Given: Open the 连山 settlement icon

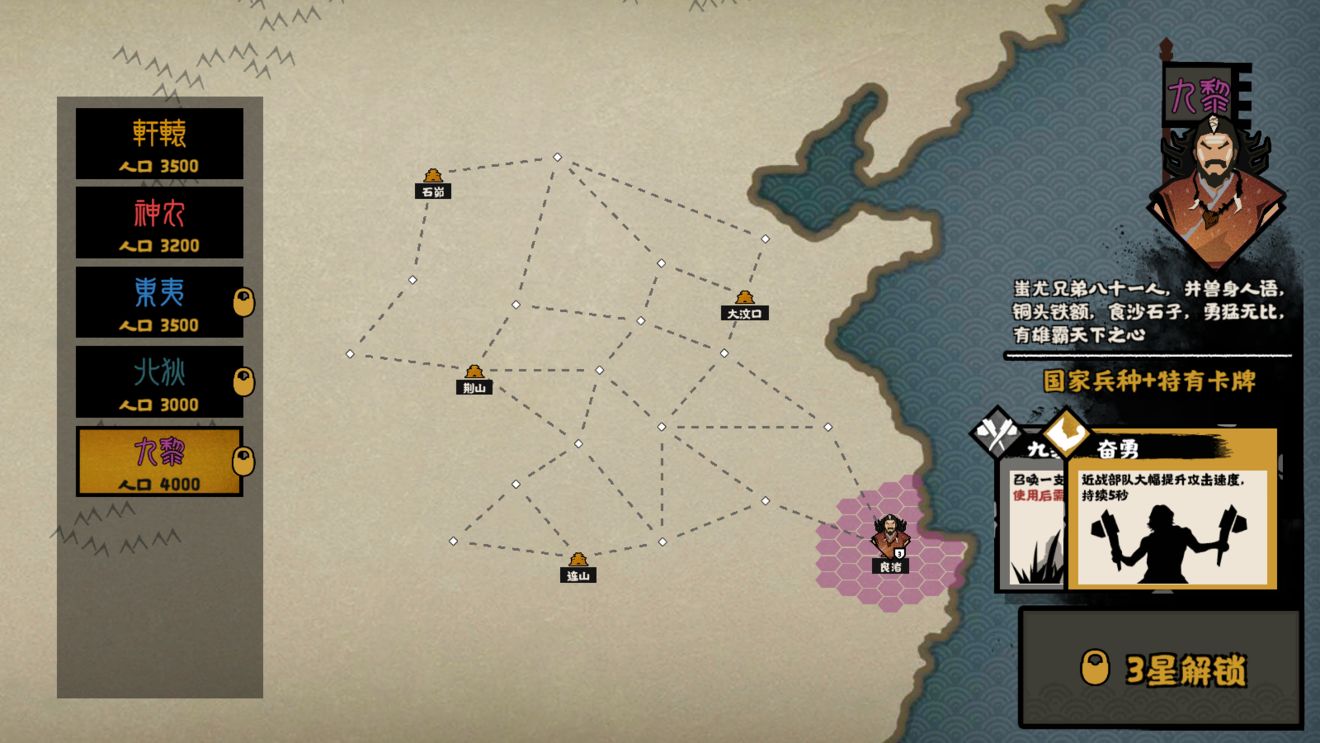Looking at the screenshot, I should tap(578, 557).
